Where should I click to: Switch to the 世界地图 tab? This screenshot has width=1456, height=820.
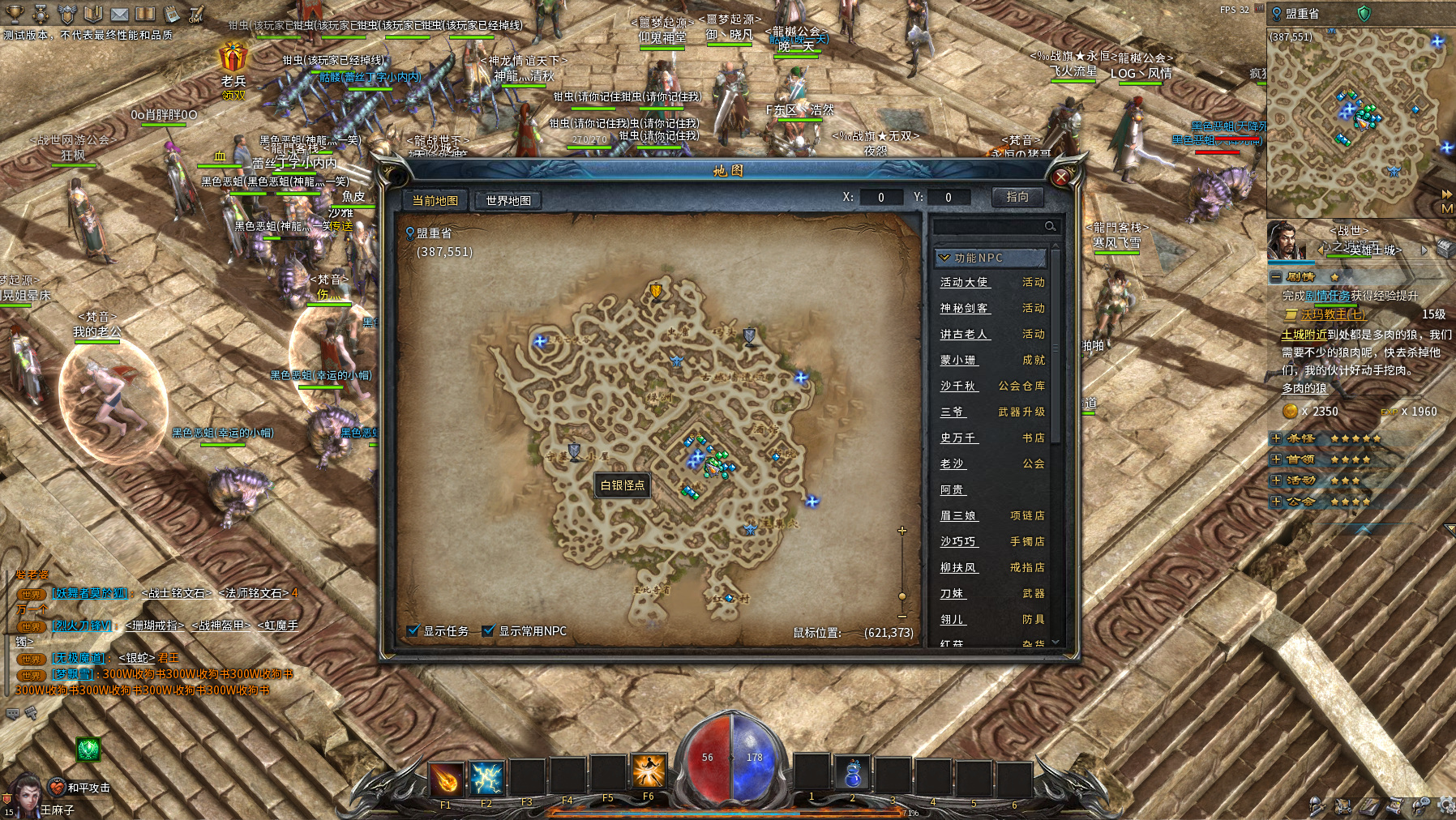click(x=508, y=200)
